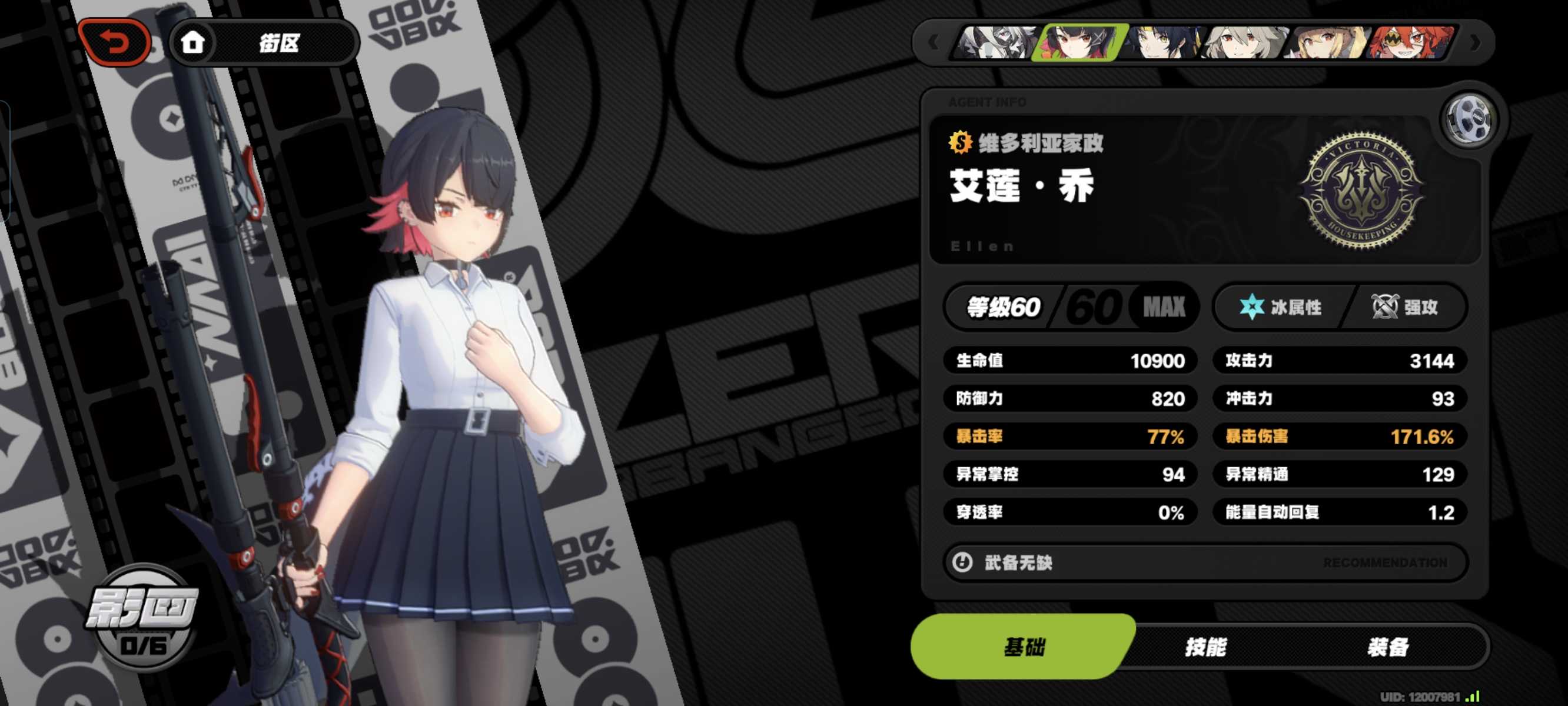The width and height of the screenshot is (1568, 706).
Task: Switch to the 技能 tab
Action: point(1205,647)
